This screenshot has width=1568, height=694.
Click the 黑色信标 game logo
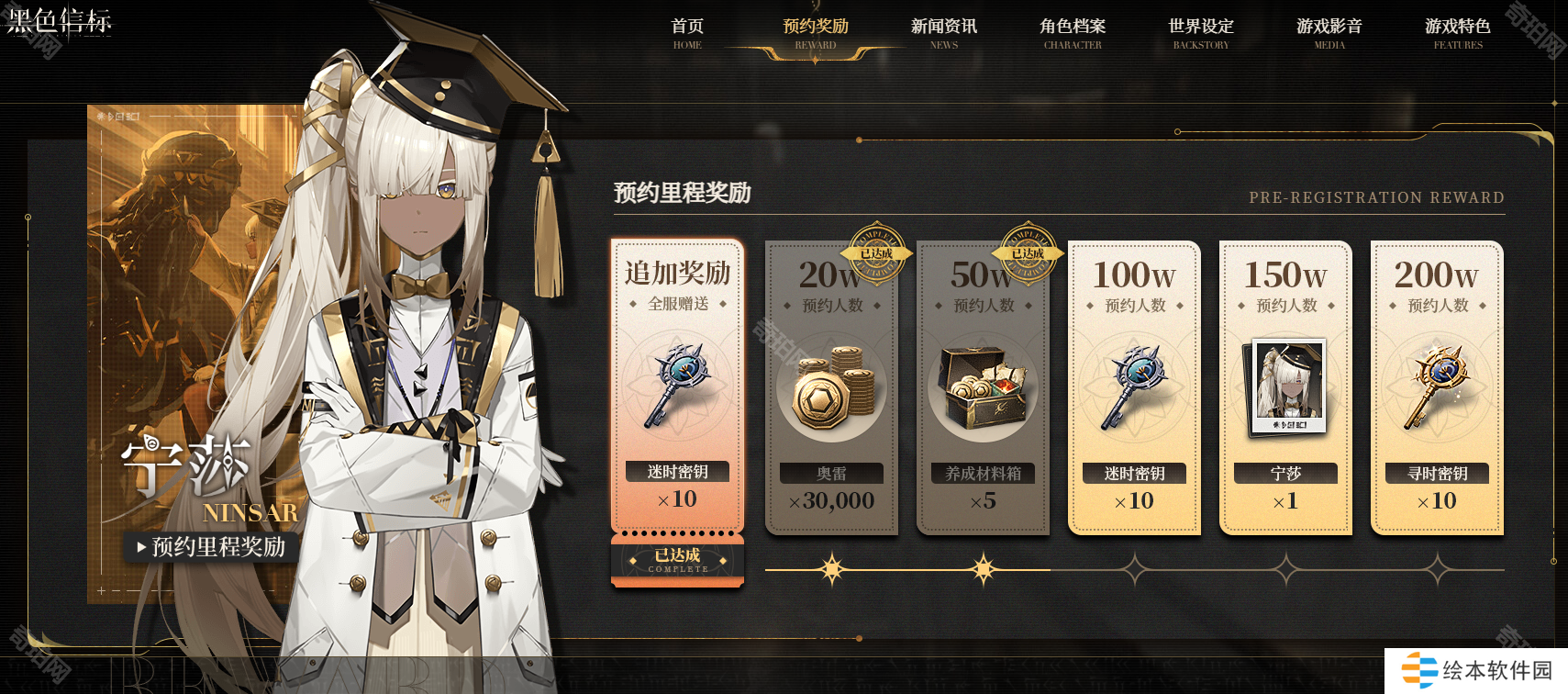(x=60, y=20)
